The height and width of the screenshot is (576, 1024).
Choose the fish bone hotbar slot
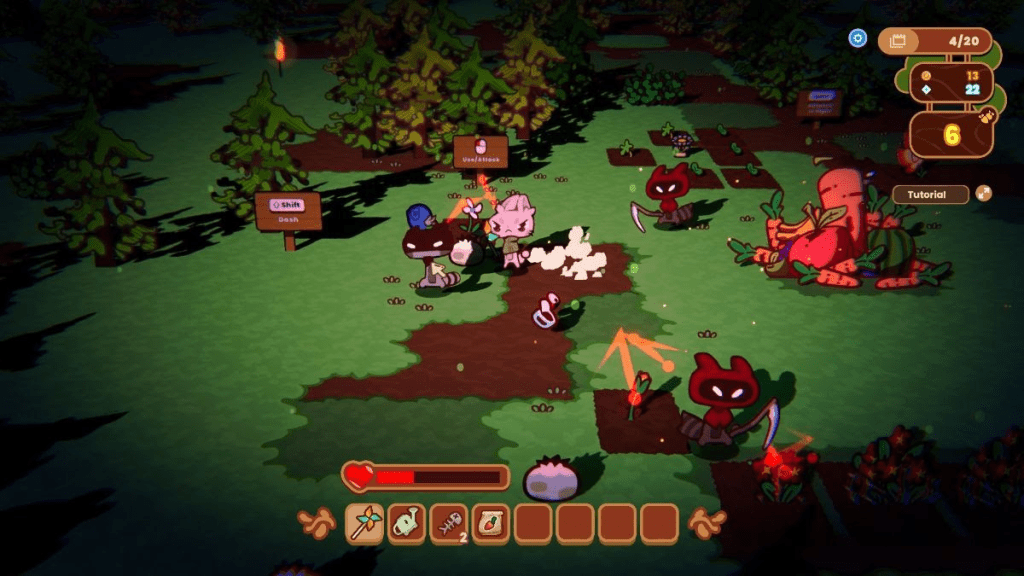coord(449,522)
